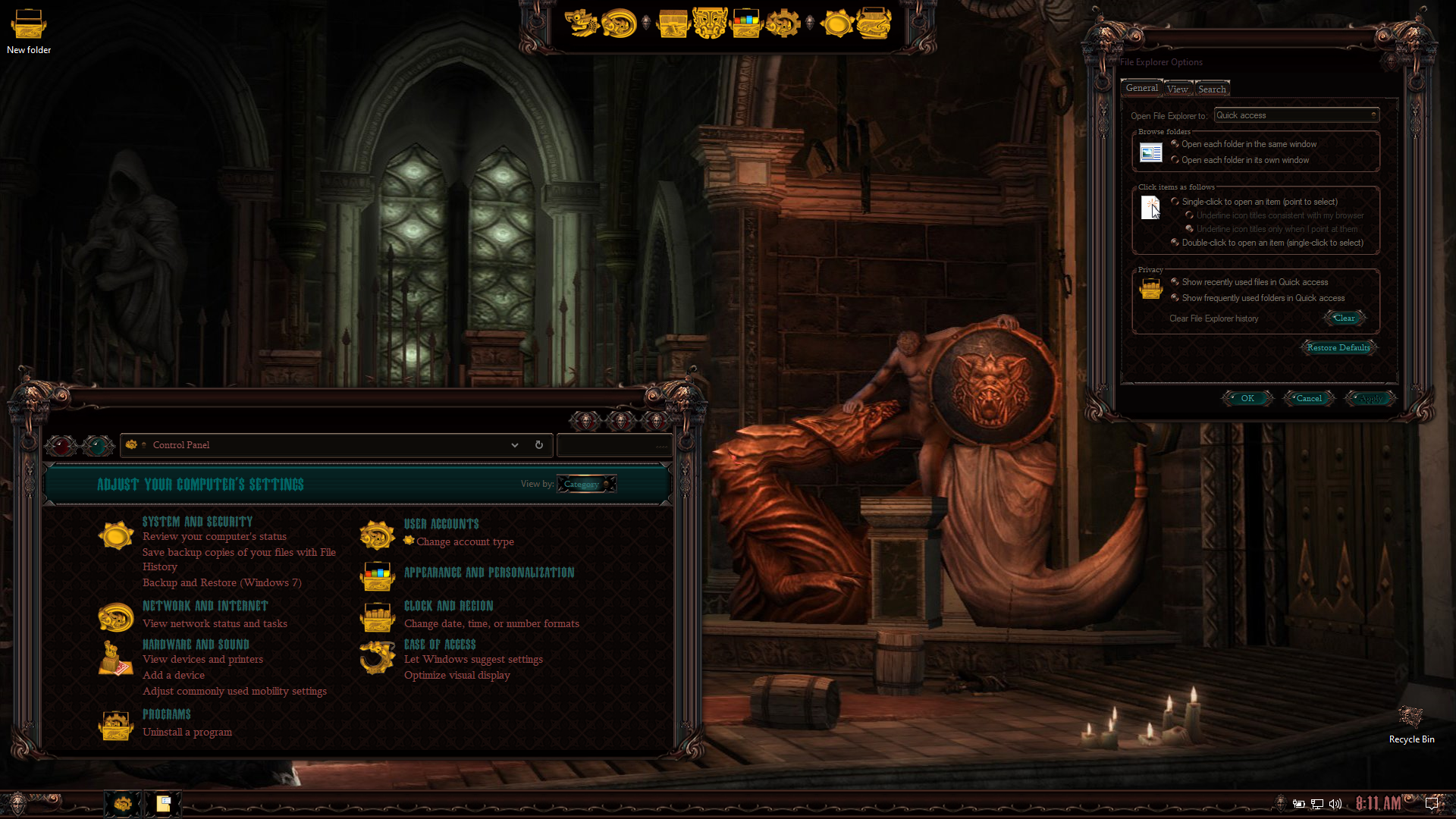
Task: Open the View by Category dropdown
Action: pos(586,484)
